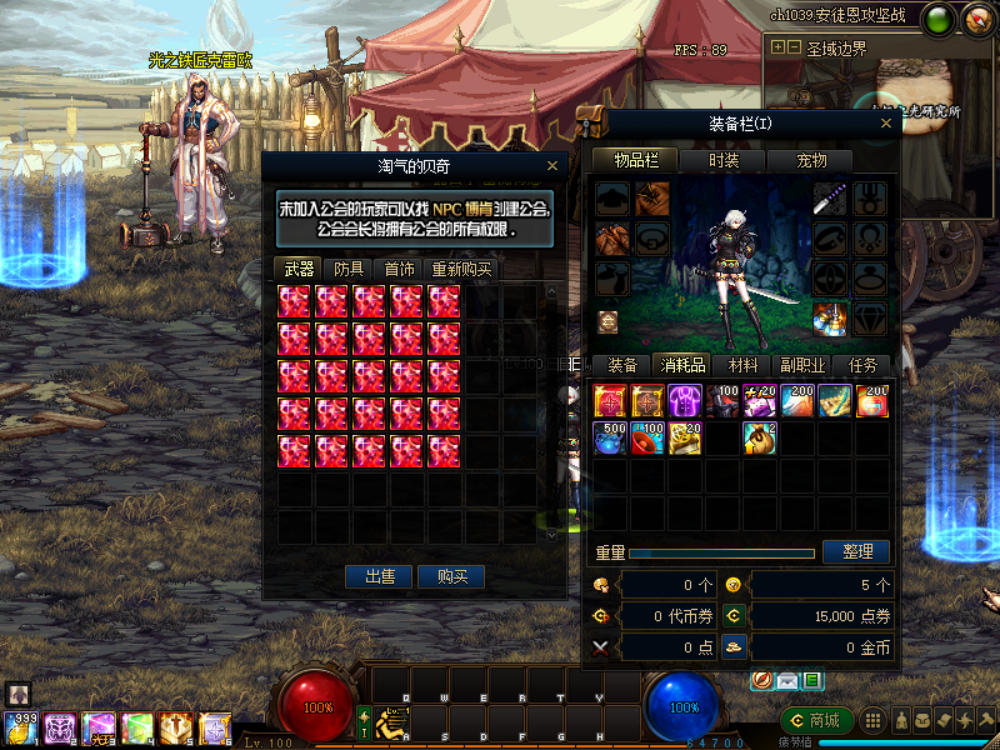Close the 淘气的贝奇 shop window
This screenshot has width=1000, height=750.
pyautogui.click(x=552, y=167)
